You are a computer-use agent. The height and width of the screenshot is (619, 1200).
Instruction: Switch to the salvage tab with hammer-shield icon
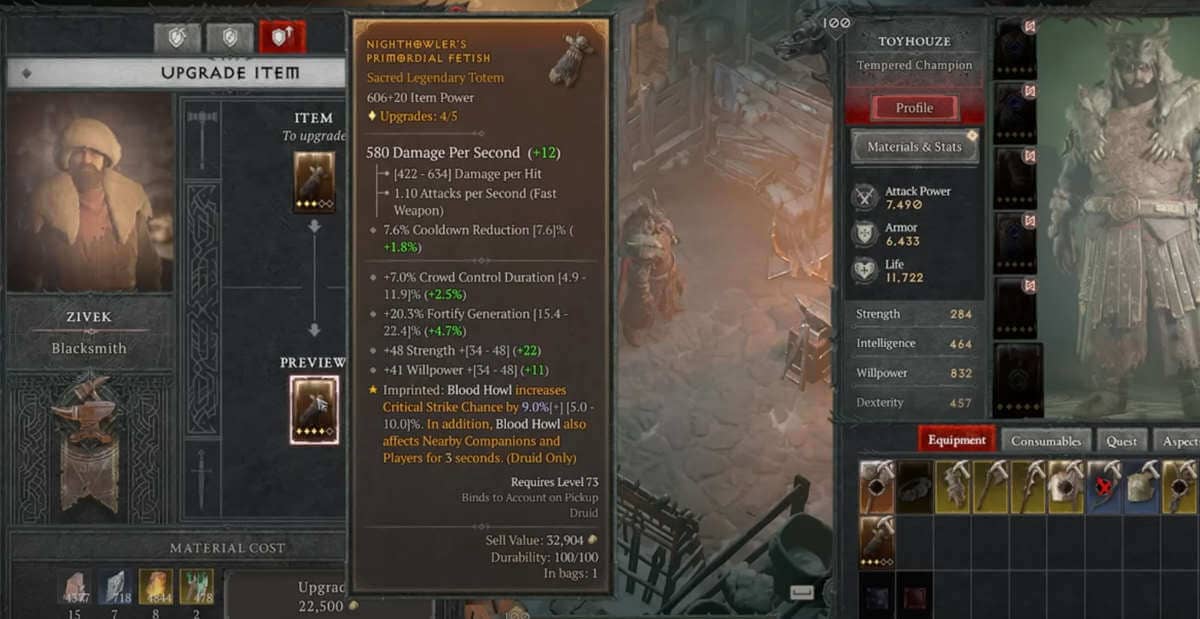(177, 37)
